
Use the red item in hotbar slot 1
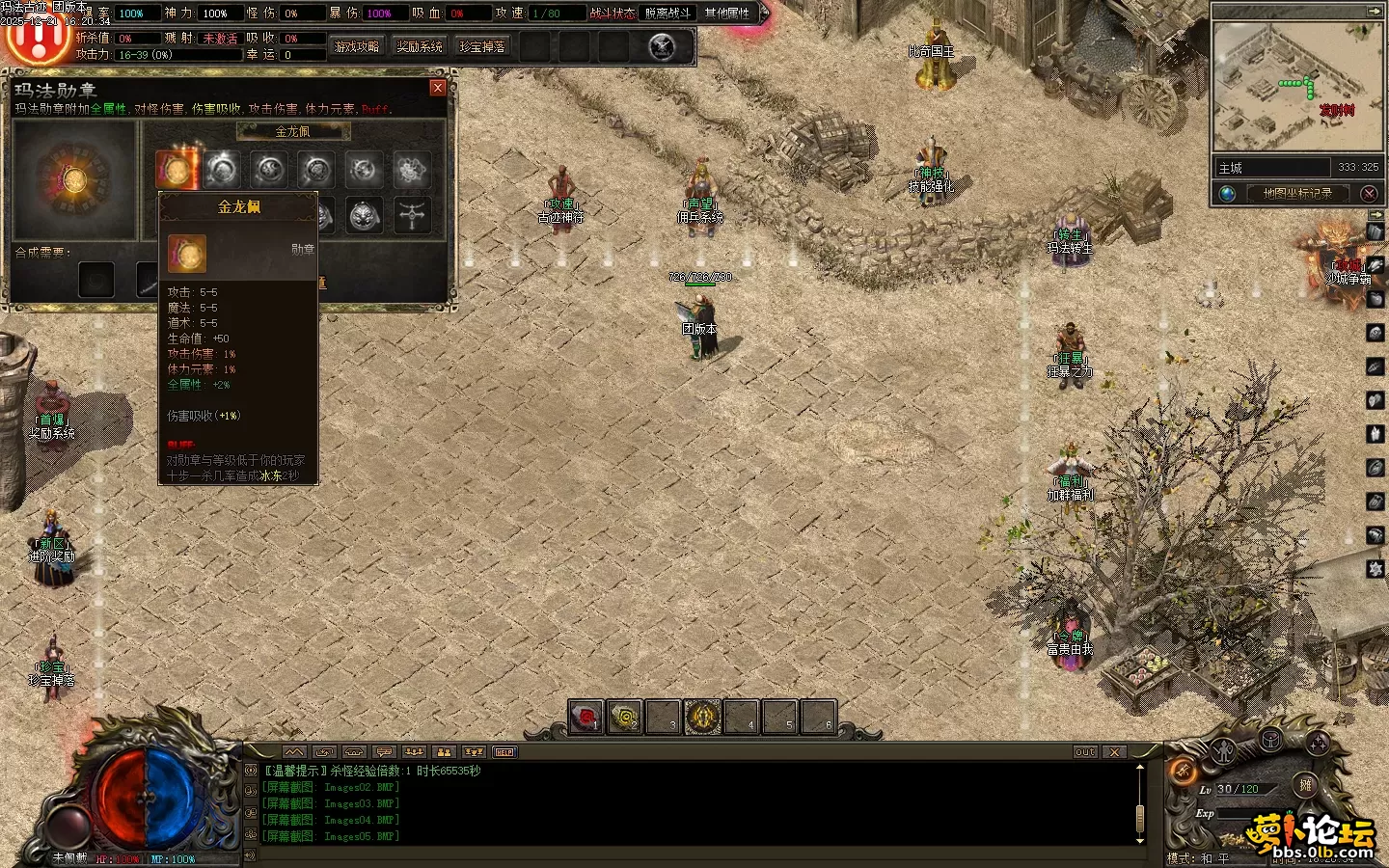click(586, 717)
